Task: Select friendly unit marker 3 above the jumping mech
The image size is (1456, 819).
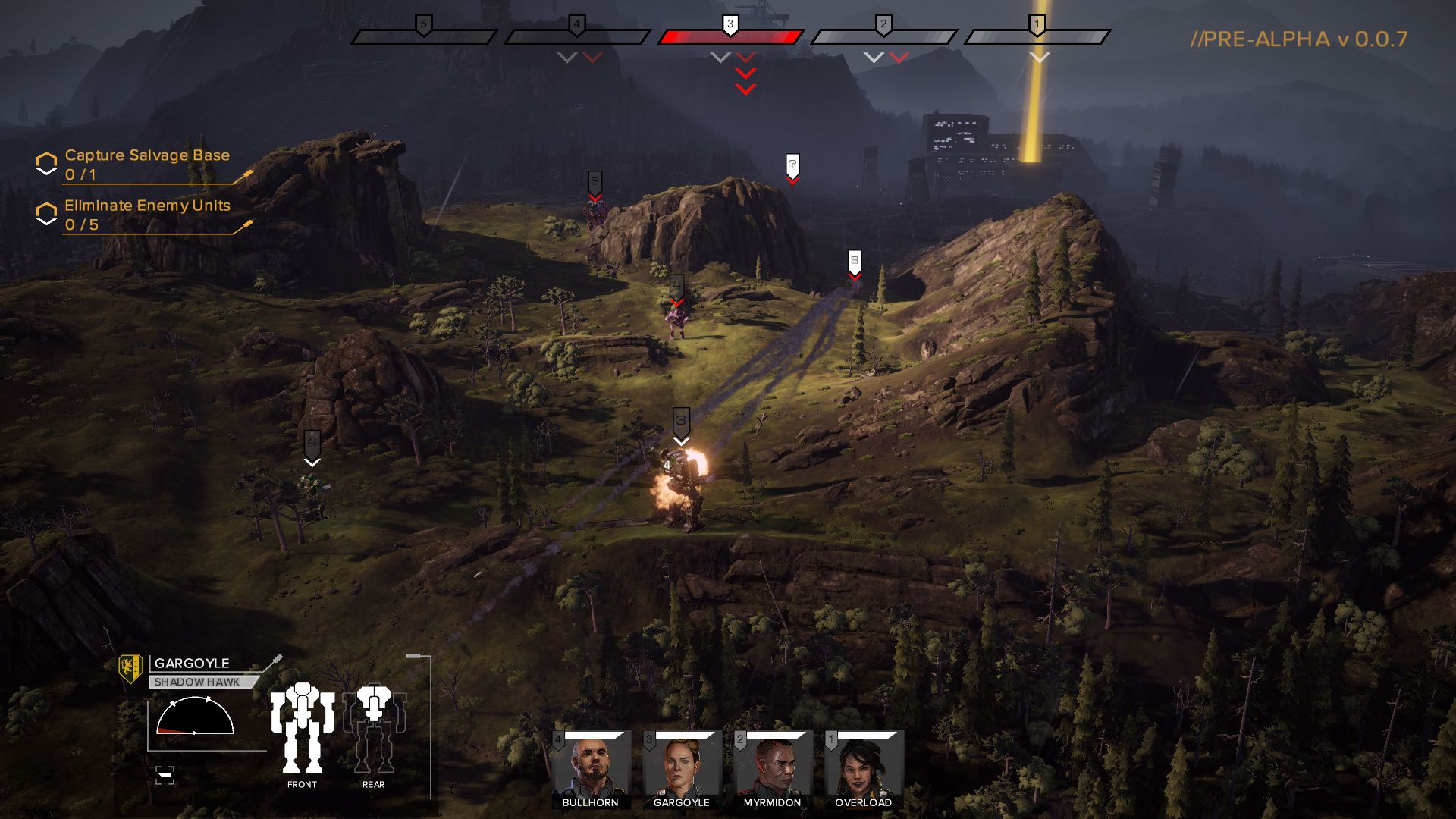Action: point(680,421)
